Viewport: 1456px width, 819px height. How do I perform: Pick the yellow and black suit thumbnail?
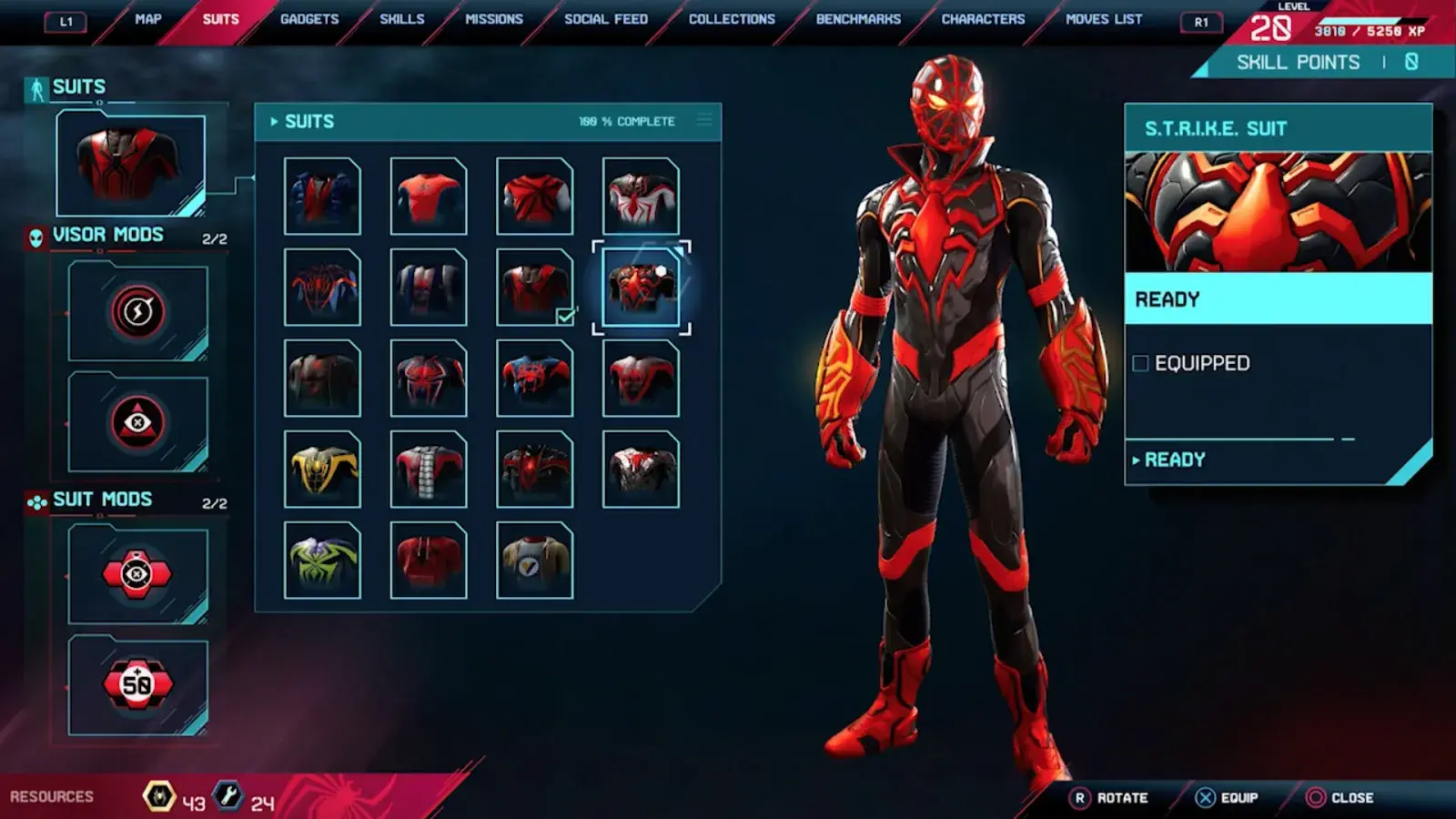tap(322, 470)
